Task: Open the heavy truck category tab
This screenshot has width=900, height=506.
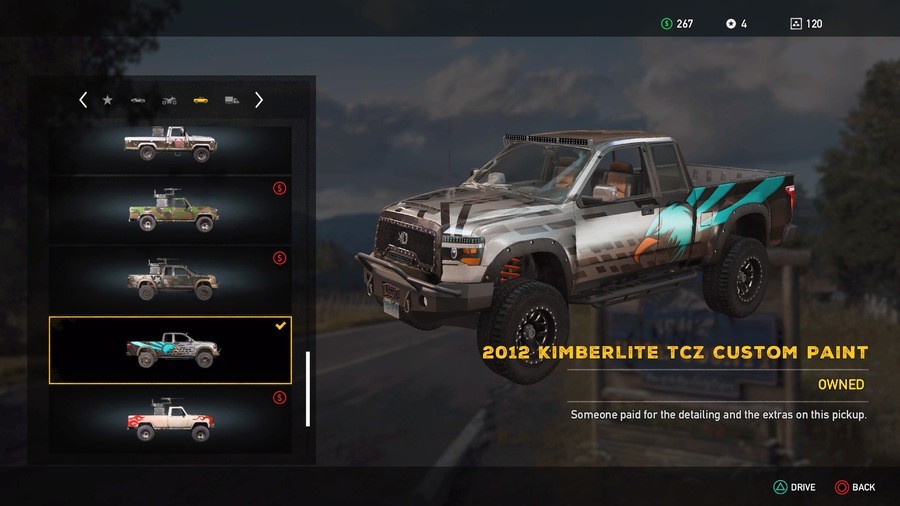Action: (231, 100)
